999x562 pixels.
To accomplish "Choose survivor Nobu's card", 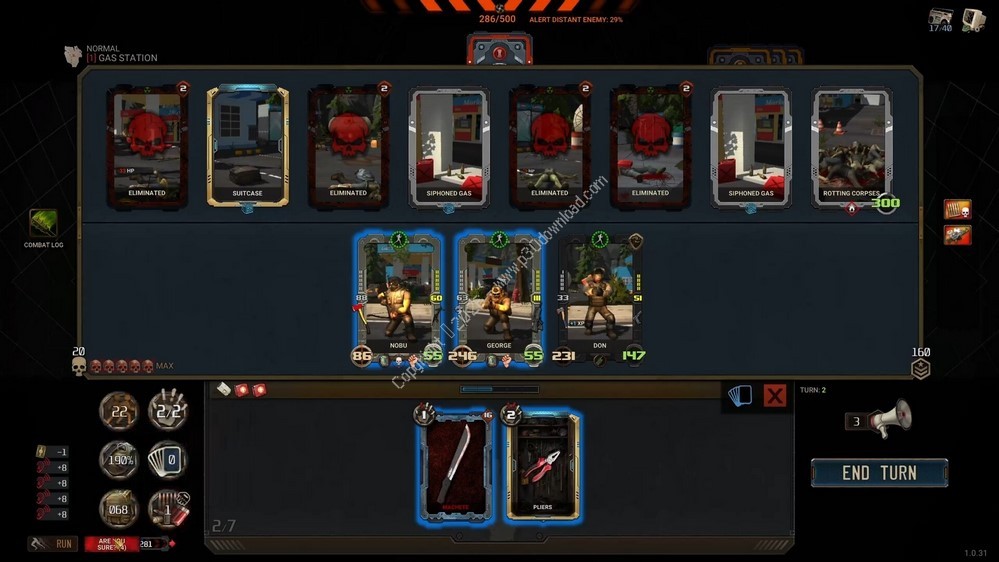I will (x=398, y=297).
